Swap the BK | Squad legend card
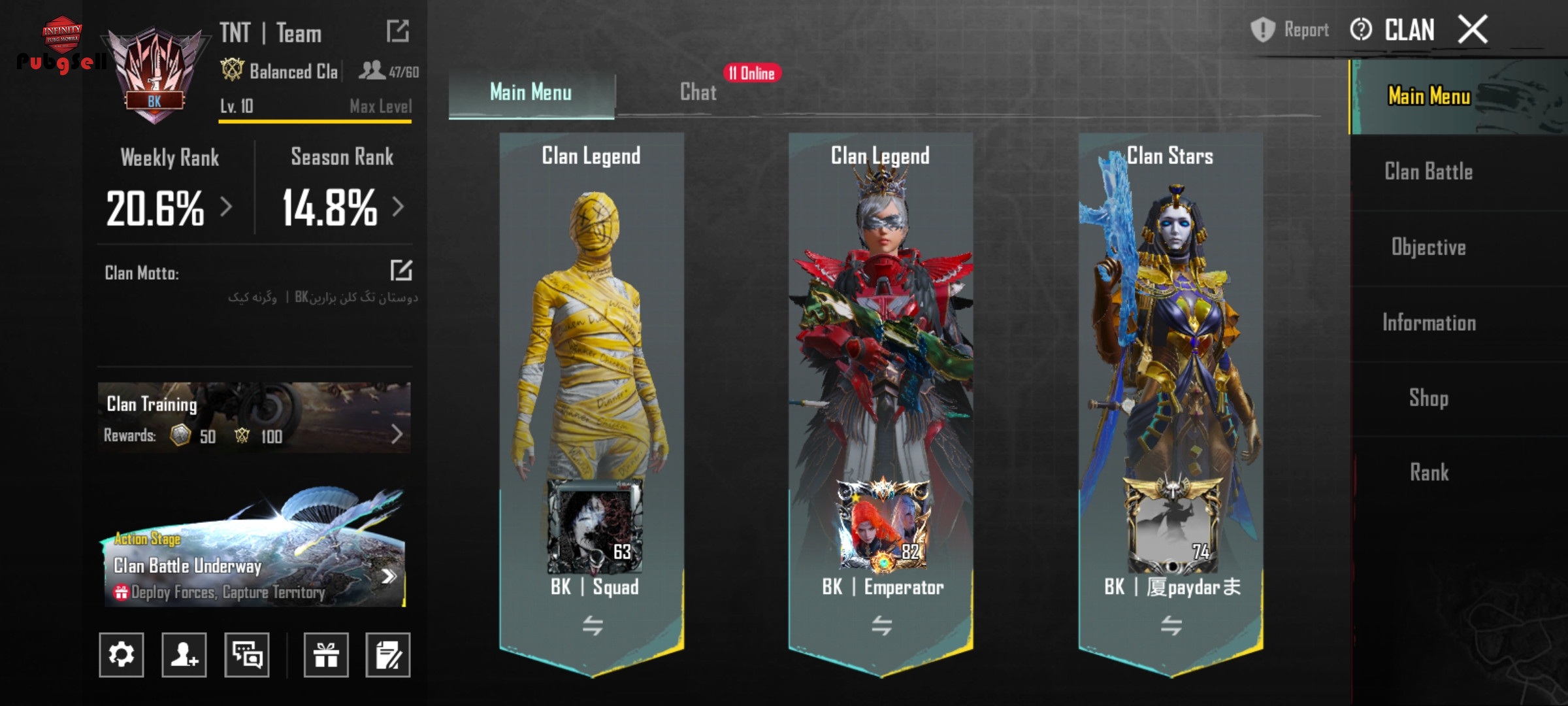This screenshot has height=706, width=1568. coord(593,626)
